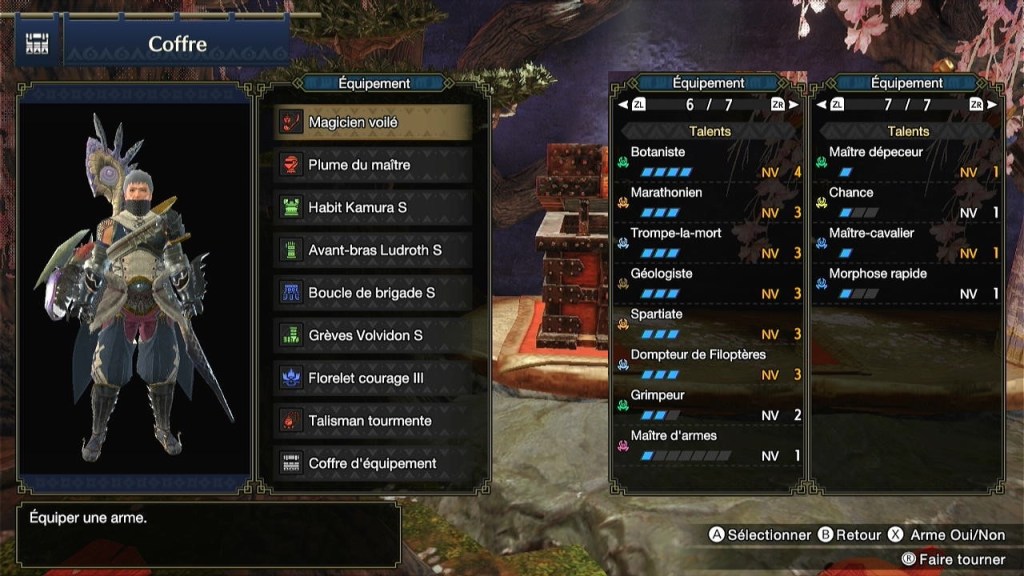The width and height of the screenshot is (1024, 576).
Task: Click the Trompe-la-mort talent
Action: coord(709,243)
